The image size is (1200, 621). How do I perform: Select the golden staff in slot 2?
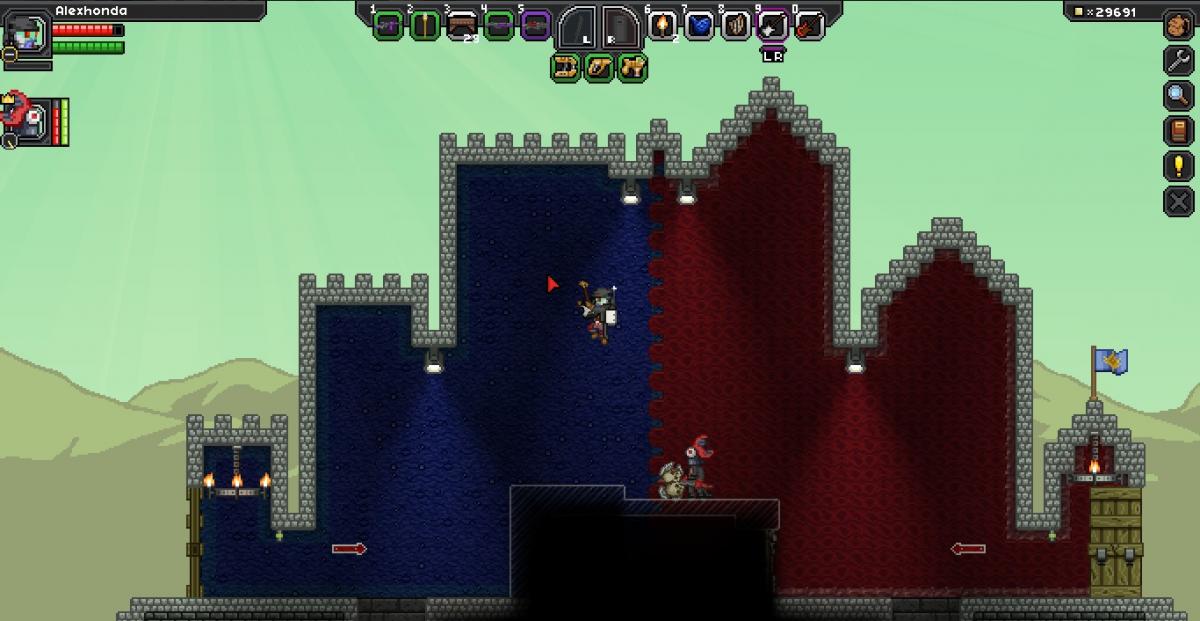425,25
